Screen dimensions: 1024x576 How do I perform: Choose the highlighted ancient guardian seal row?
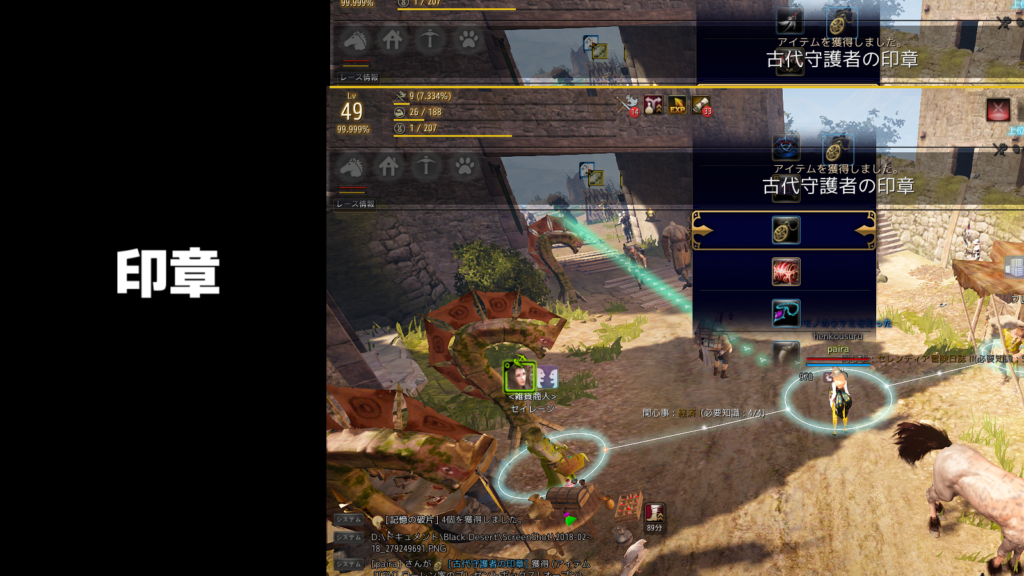(x=785, y=230)
